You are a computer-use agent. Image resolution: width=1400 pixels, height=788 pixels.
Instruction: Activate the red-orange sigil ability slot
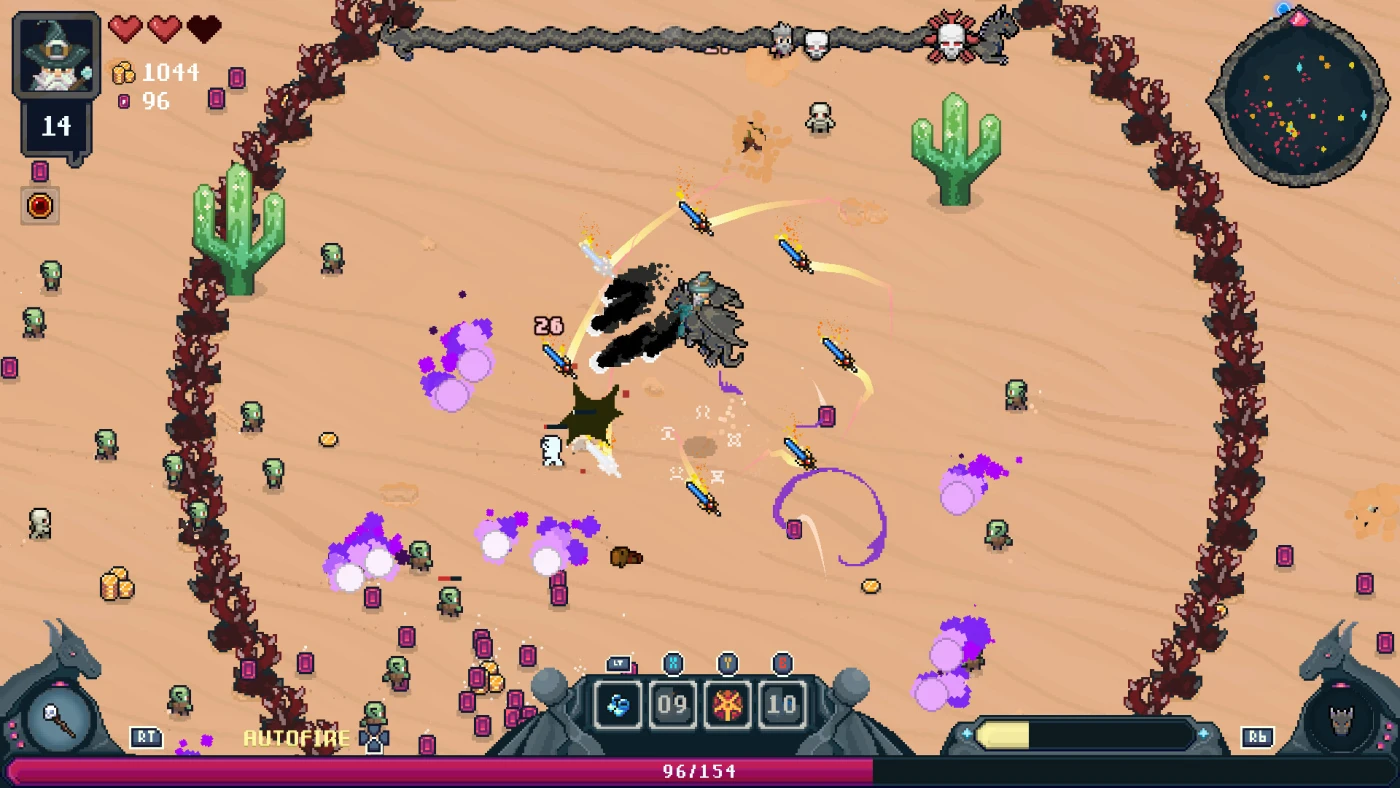(x=727, y=706)
